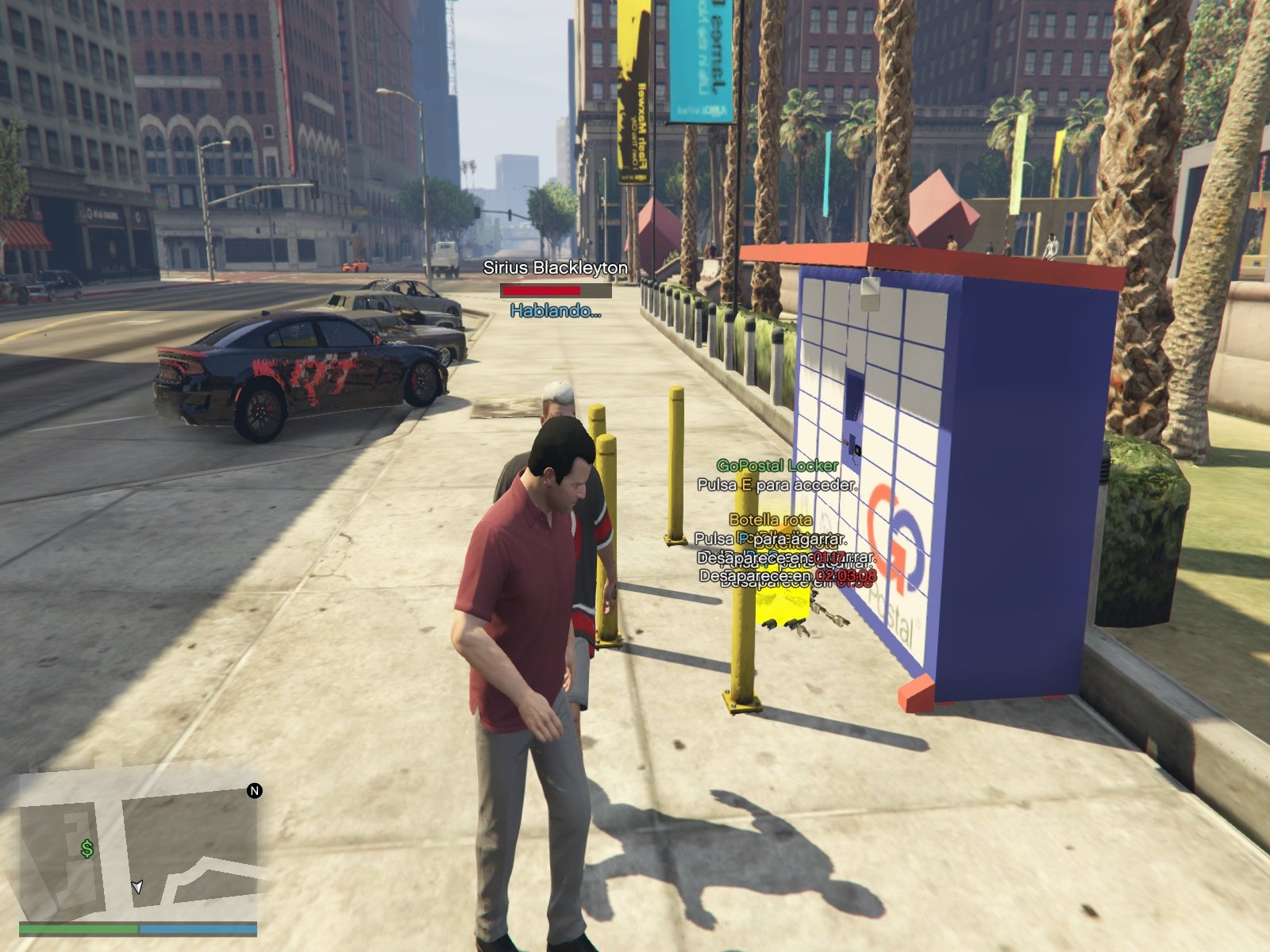
Task: Click the north compass indicator on the minimap
Action: (255, 791)
